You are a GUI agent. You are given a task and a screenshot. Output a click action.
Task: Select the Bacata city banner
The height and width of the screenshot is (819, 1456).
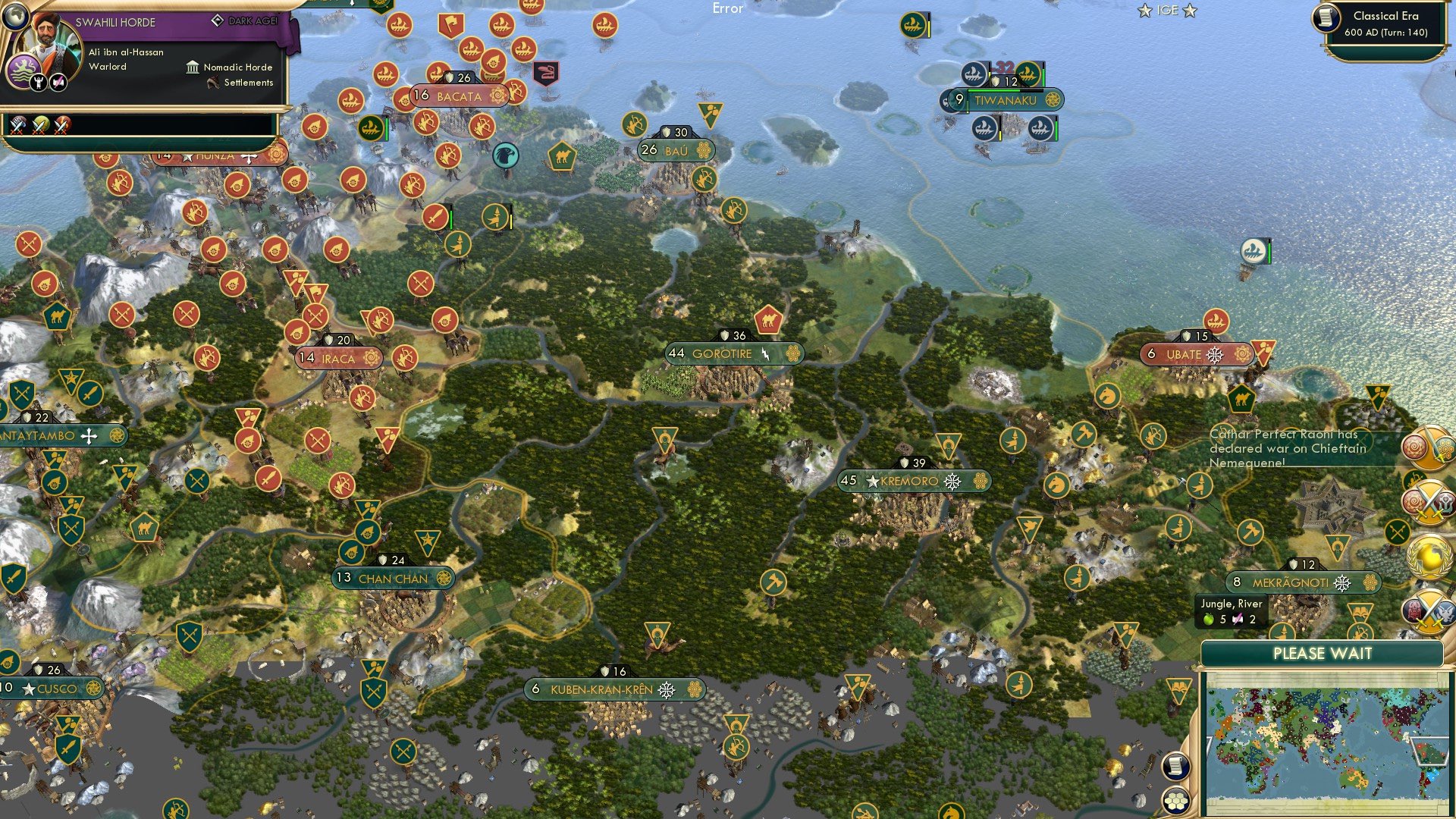459,96
